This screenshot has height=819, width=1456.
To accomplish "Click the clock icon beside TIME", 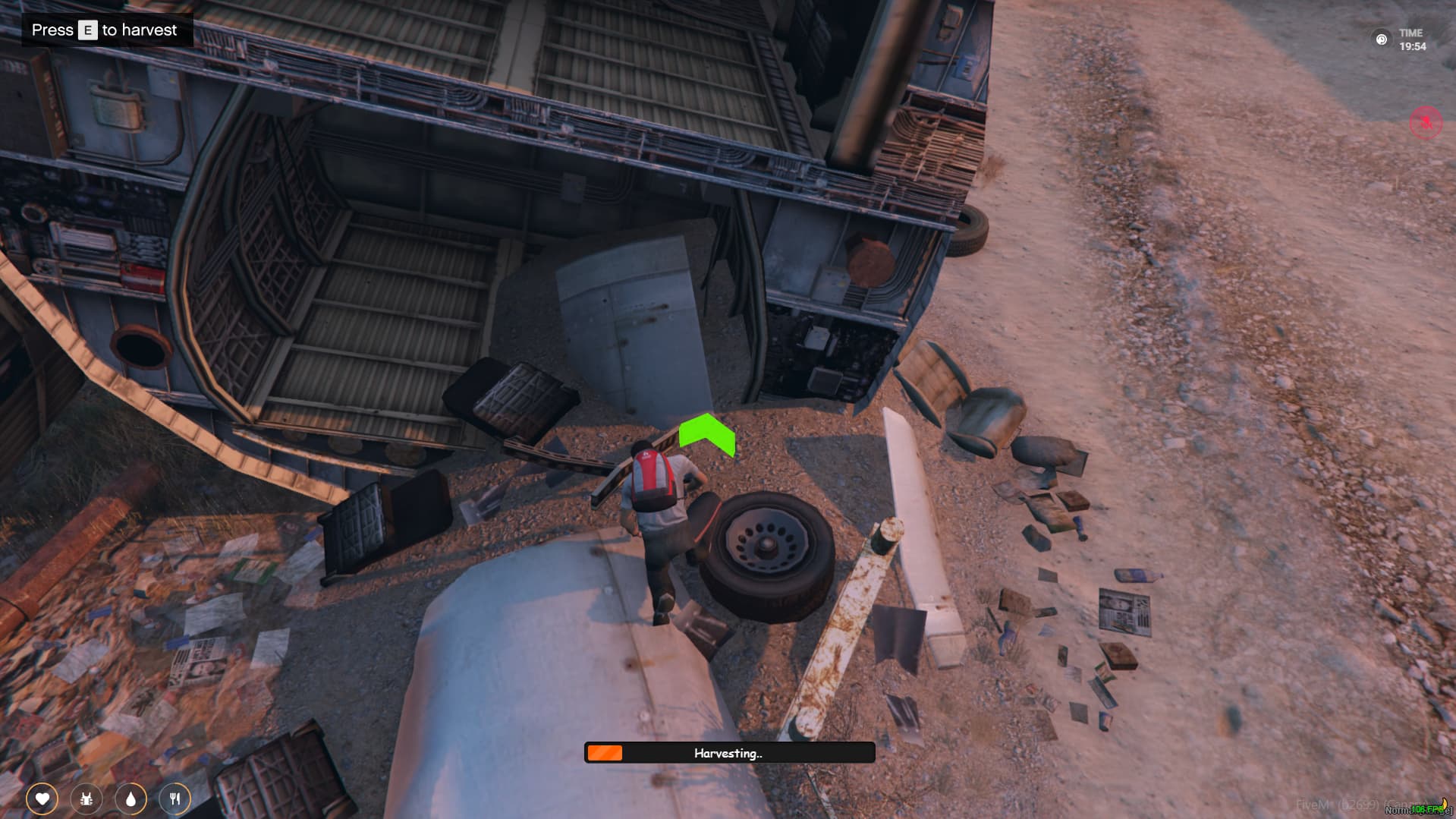I will pyautogui.click(x=1382, y=39).
